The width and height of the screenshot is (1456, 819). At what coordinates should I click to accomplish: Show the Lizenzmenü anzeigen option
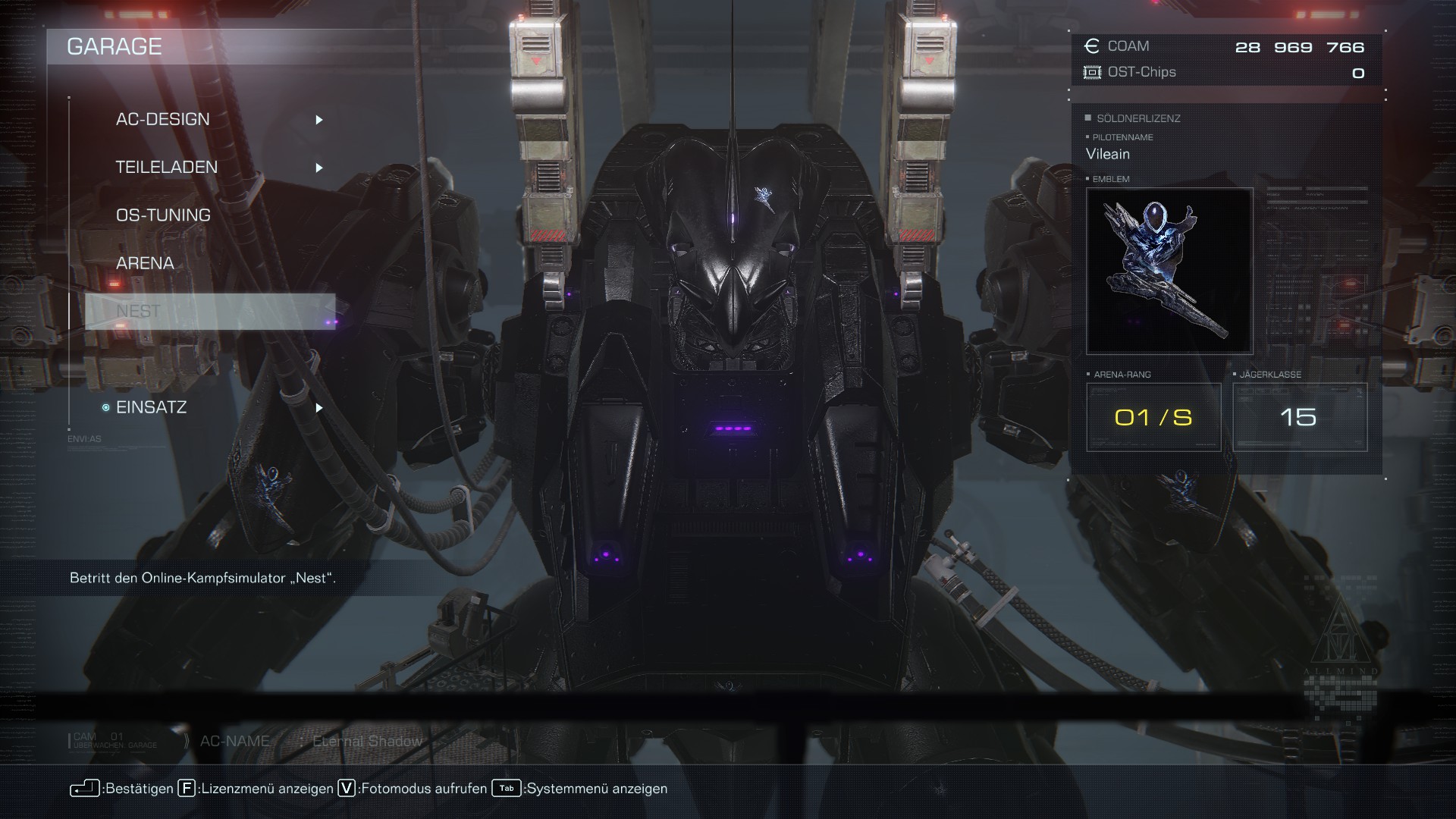pos(256,789)
